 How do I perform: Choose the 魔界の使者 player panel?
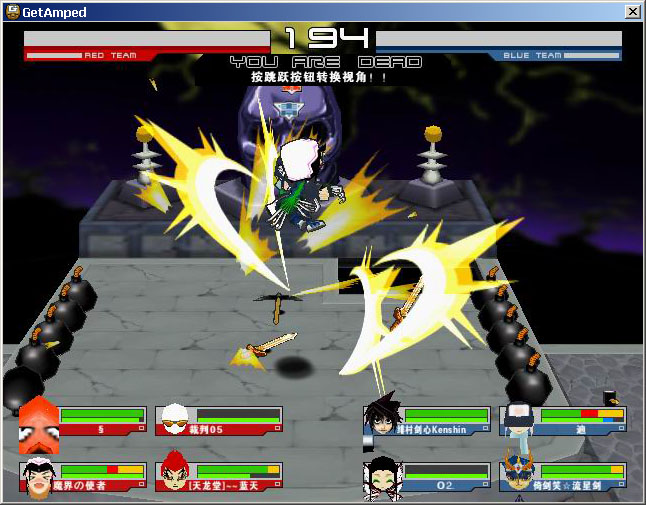point(83,477)
